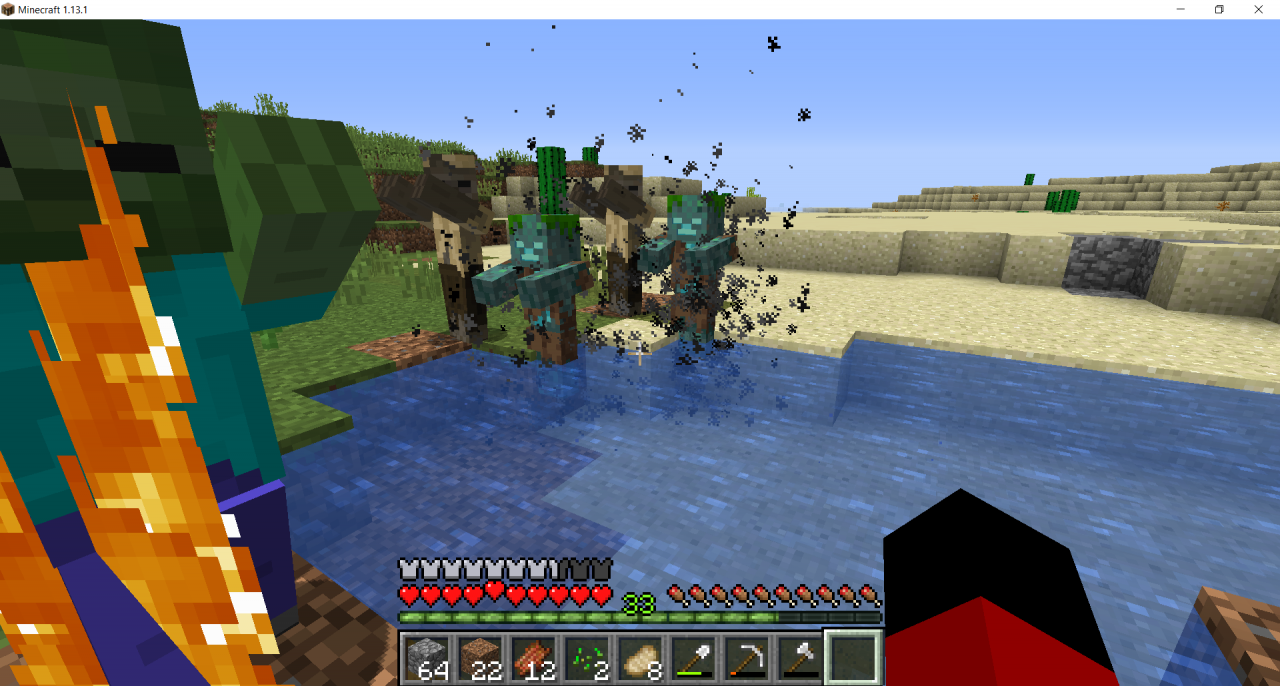This screenshot has height=686, width=1280.
Task: Minimize the Minecraft window
Action: click(1181, 9)
